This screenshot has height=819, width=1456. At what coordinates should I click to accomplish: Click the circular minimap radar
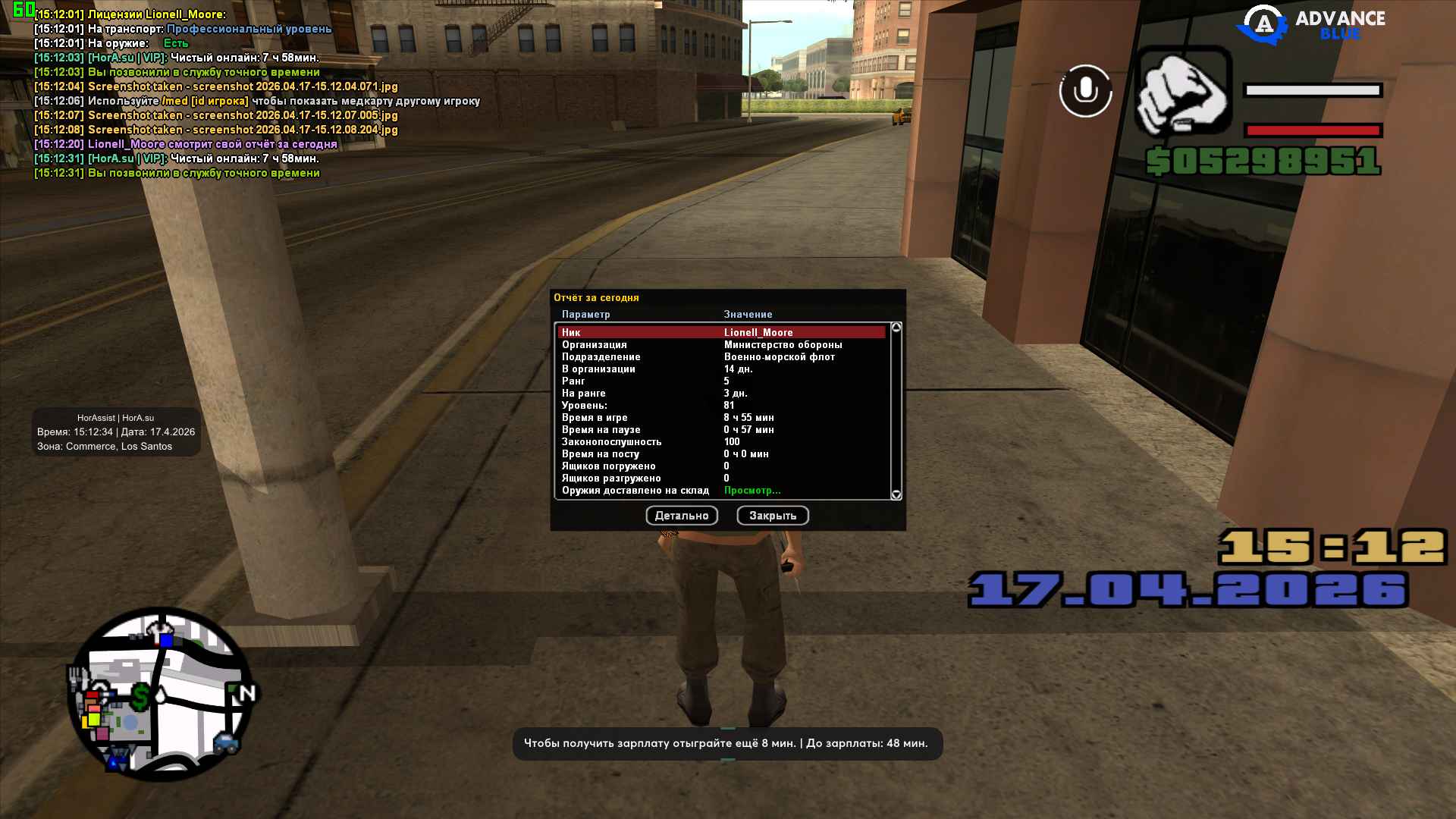point(161,695)
